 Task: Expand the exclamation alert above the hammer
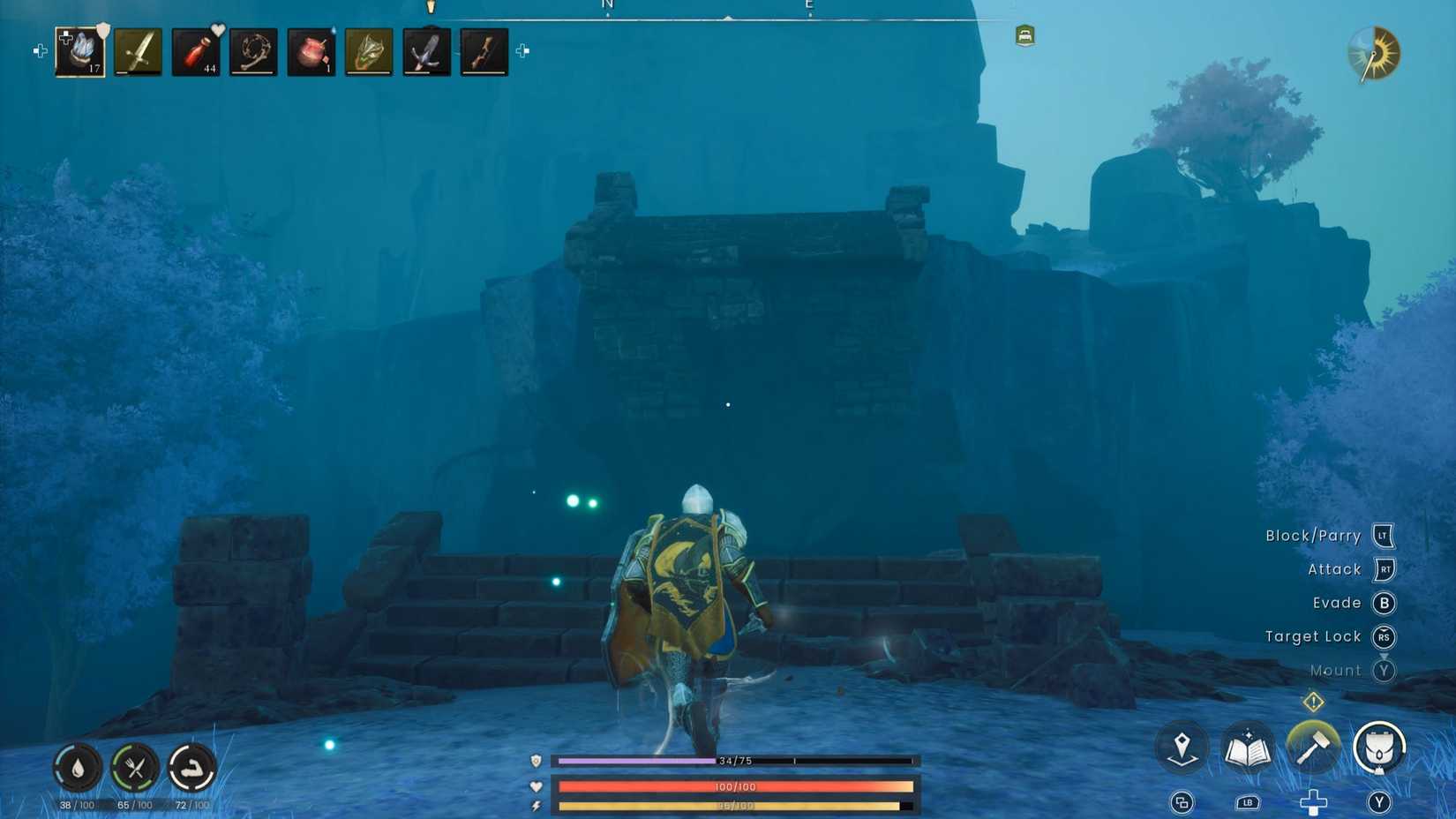pyautogui.click(x=1314, y=703)
